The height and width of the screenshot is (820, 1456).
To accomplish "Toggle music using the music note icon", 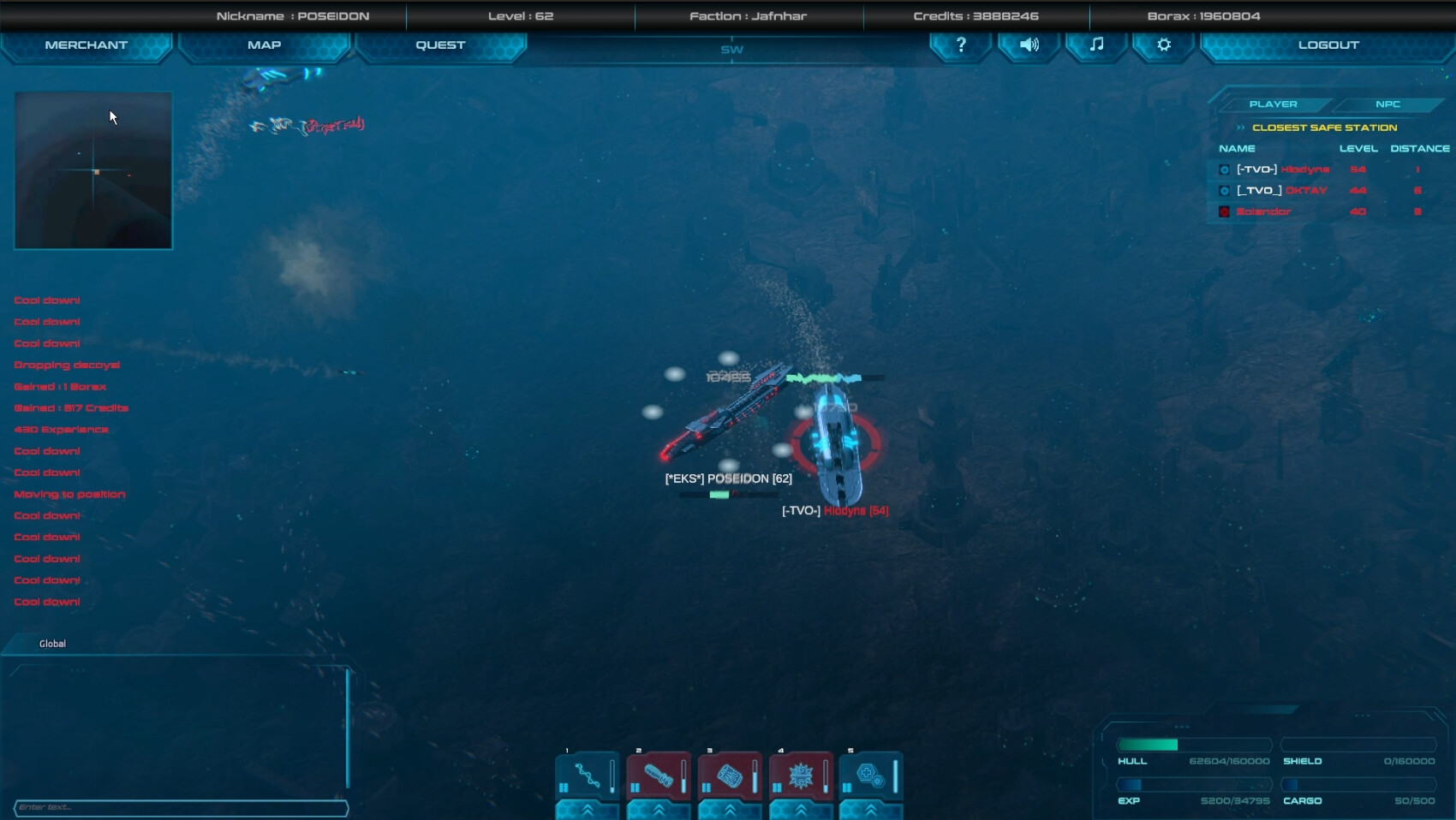I will point(1096,45).
